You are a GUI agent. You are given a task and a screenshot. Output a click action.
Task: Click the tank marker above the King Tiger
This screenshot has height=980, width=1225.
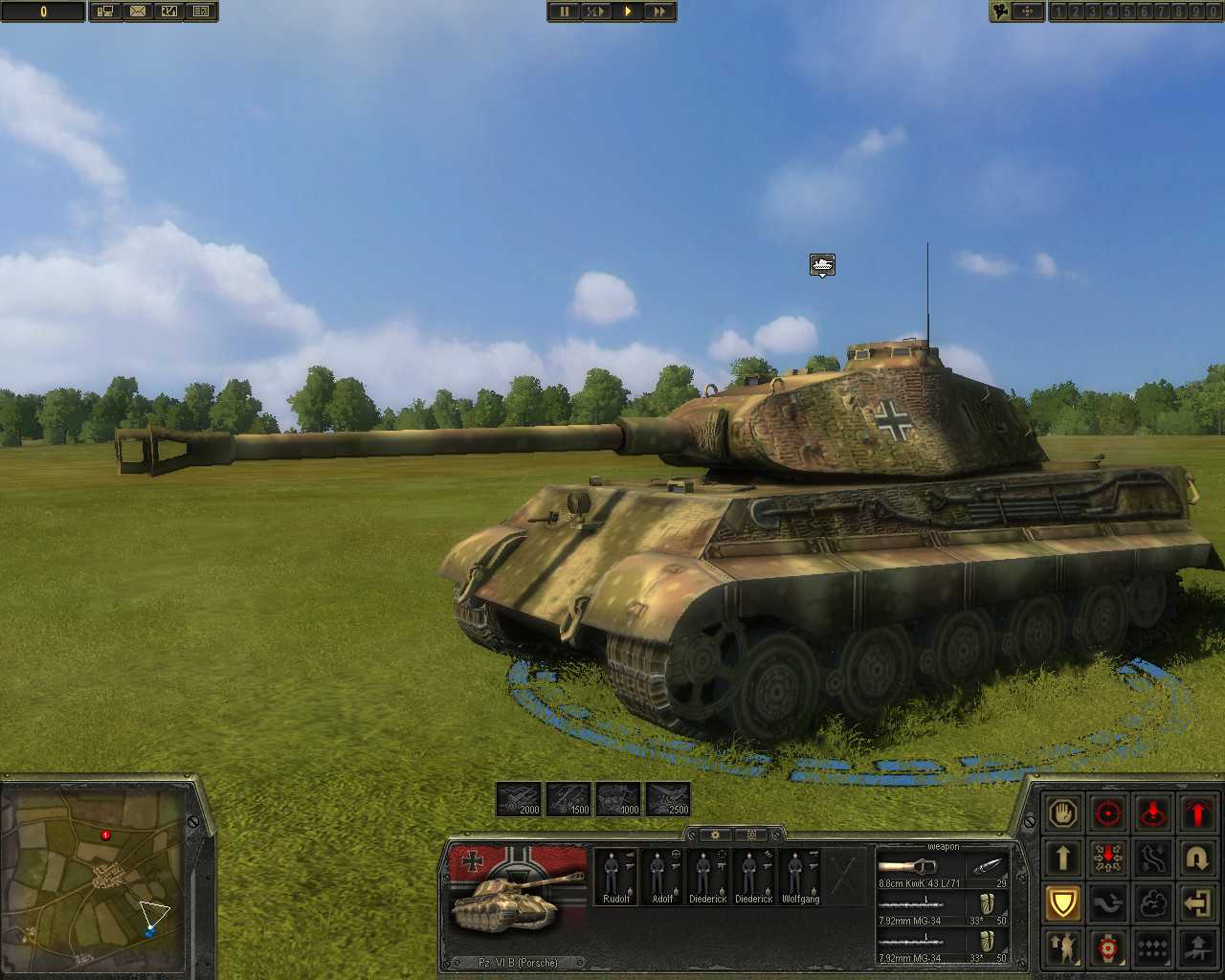pos(821,265)
